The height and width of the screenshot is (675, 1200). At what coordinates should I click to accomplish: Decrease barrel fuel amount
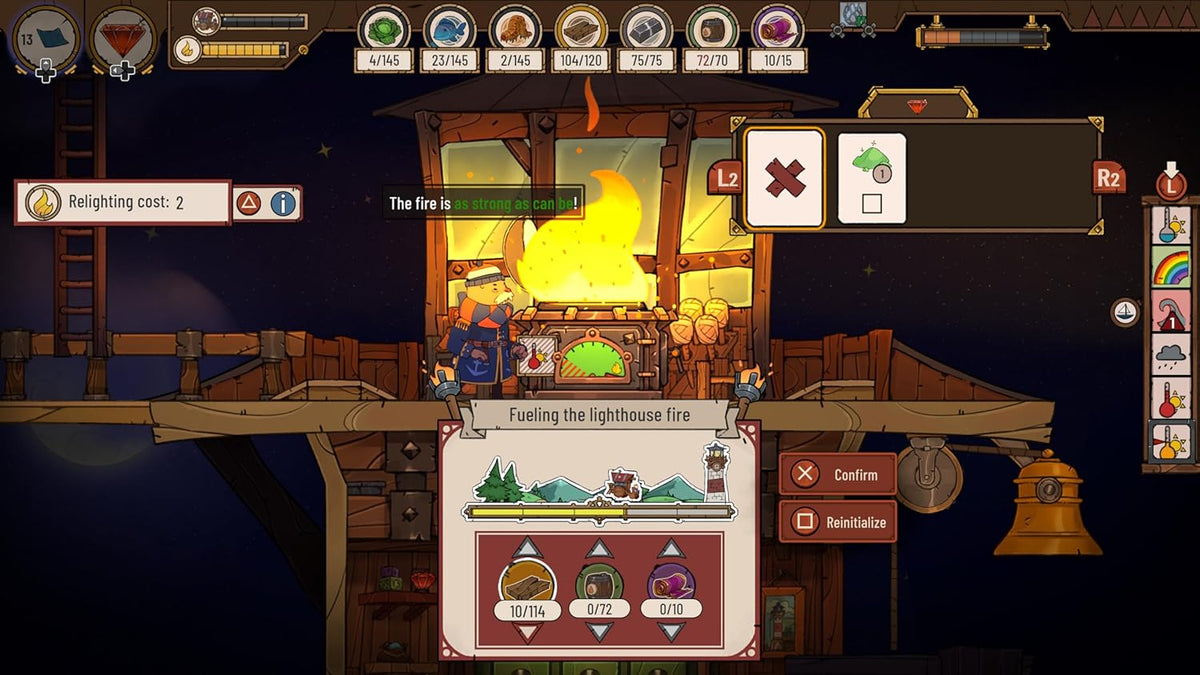tap(598, 631)
